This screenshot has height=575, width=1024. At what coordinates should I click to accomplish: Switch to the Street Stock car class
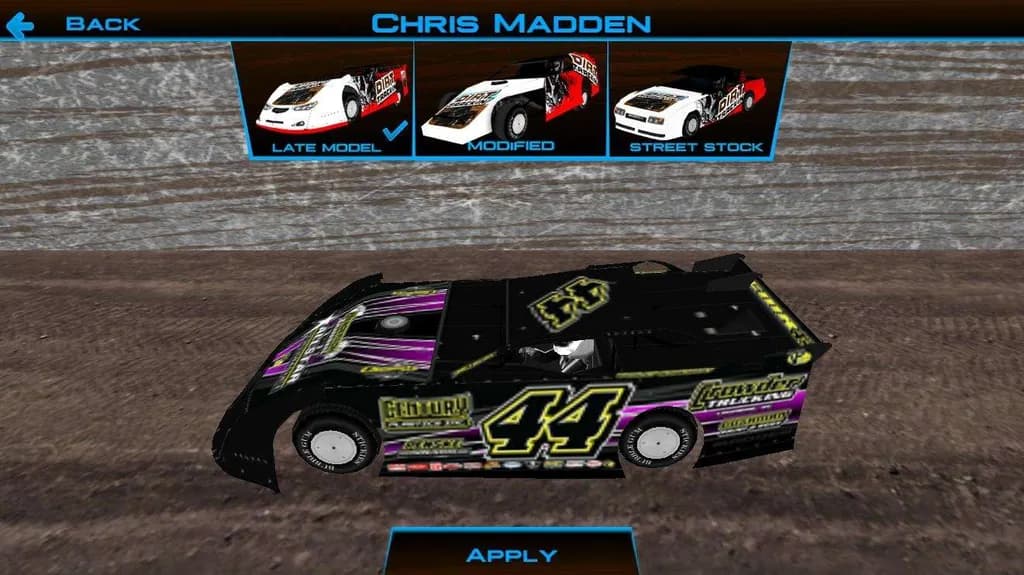tap(697, 100)
